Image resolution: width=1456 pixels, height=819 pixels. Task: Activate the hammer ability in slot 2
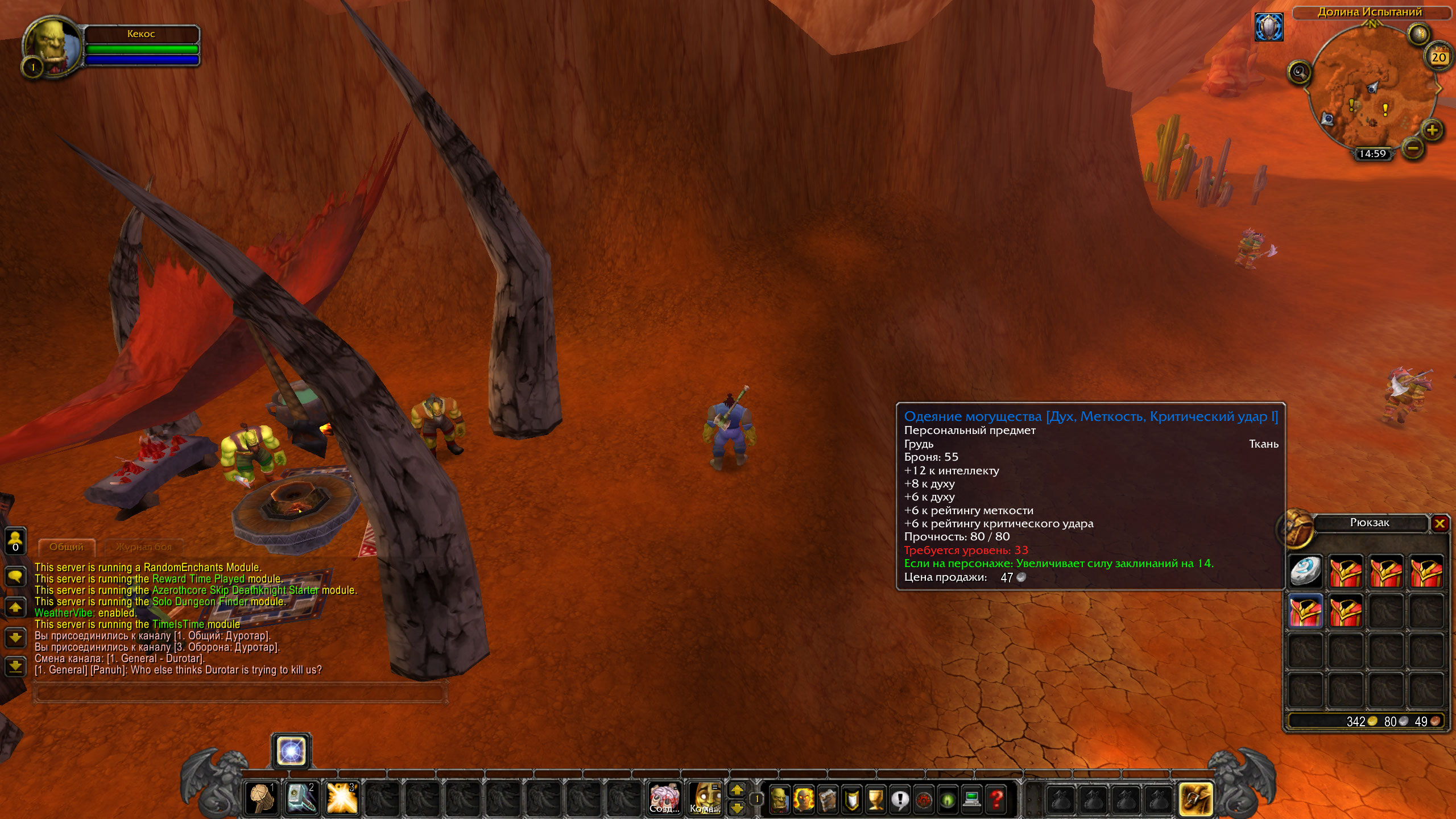coord(301,798)
